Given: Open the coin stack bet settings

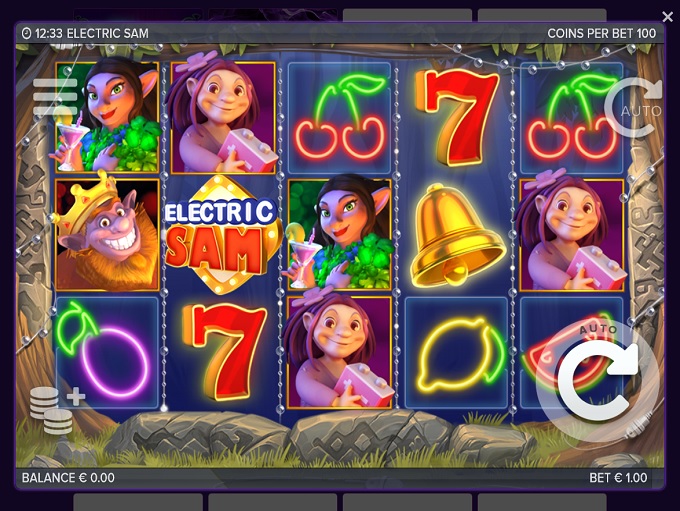Looking at the screenshot, I should [55, 408].
